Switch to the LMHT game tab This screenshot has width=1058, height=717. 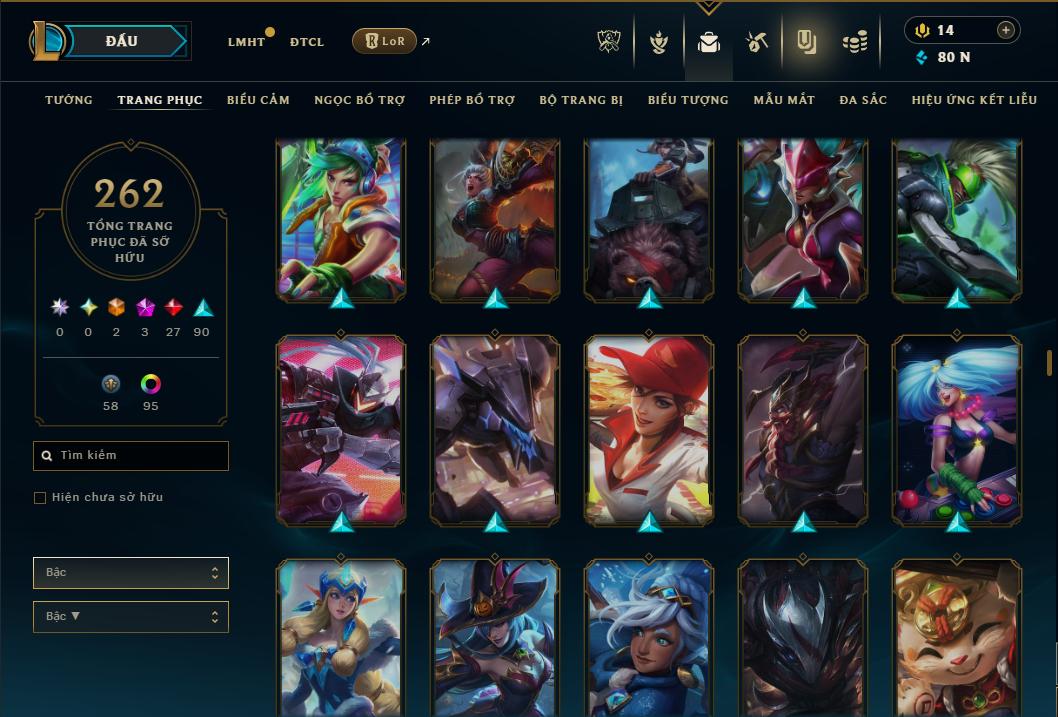pyautogui.click(x=246, y=42)
